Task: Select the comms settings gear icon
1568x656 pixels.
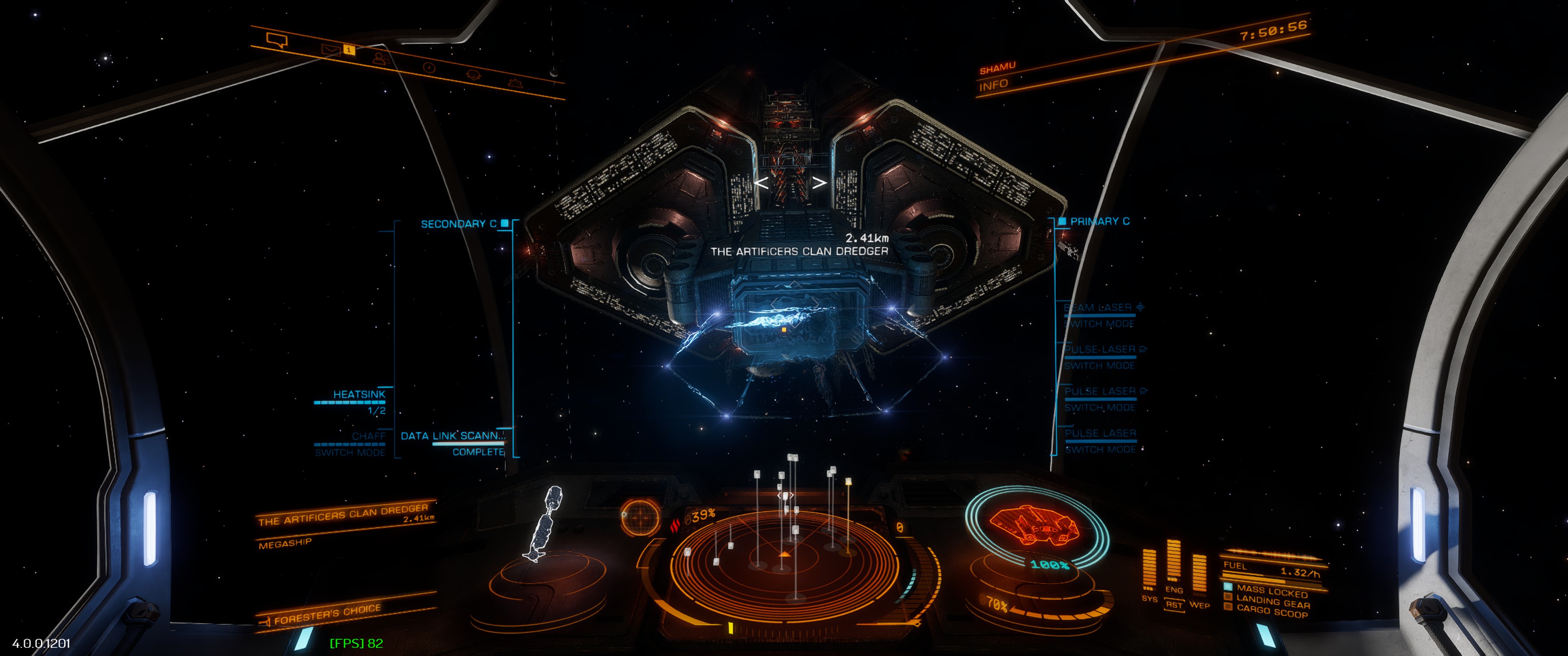Action: point(515,83)
